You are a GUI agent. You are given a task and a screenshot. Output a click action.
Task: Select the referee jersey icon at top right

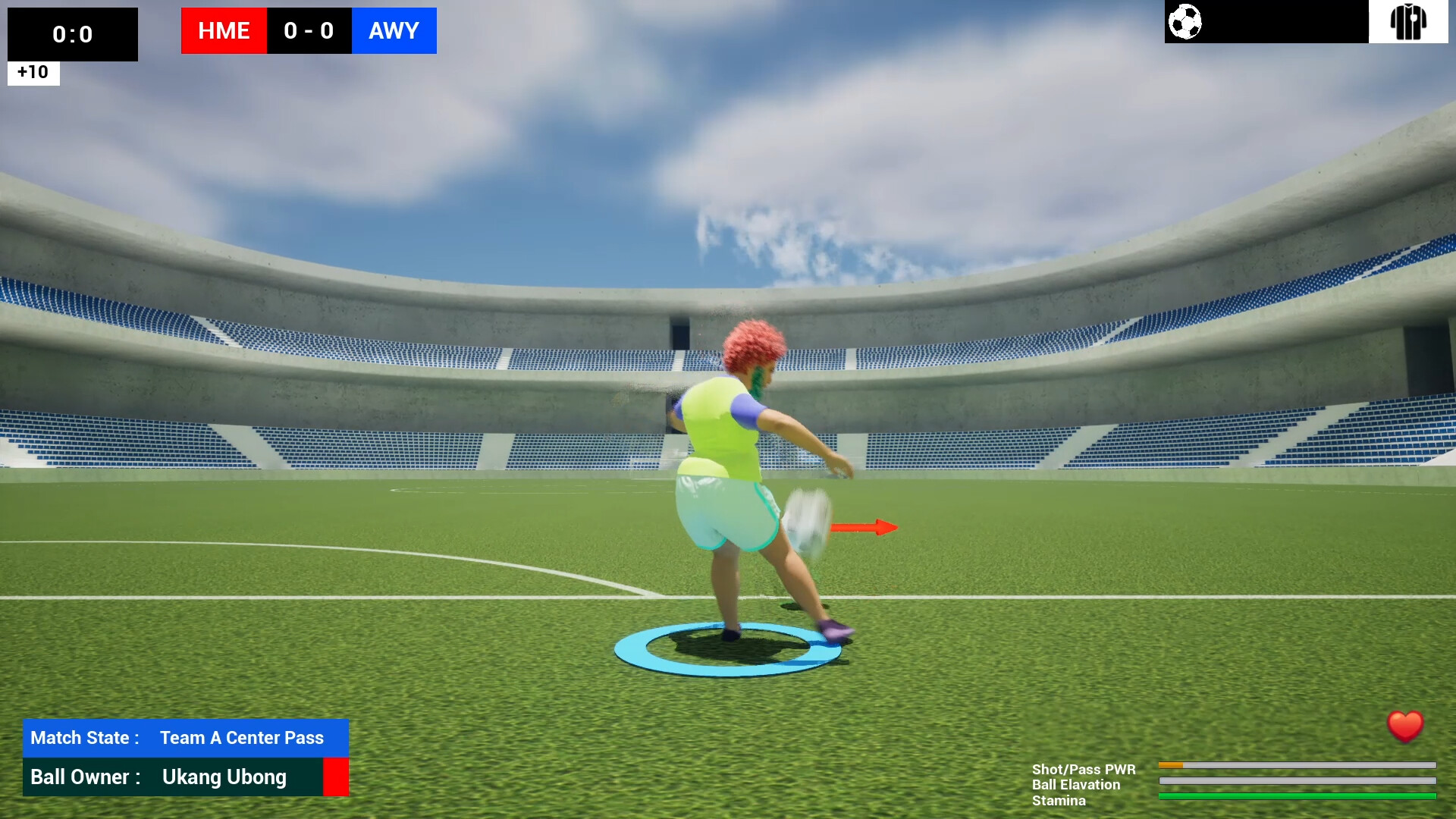1409,22
